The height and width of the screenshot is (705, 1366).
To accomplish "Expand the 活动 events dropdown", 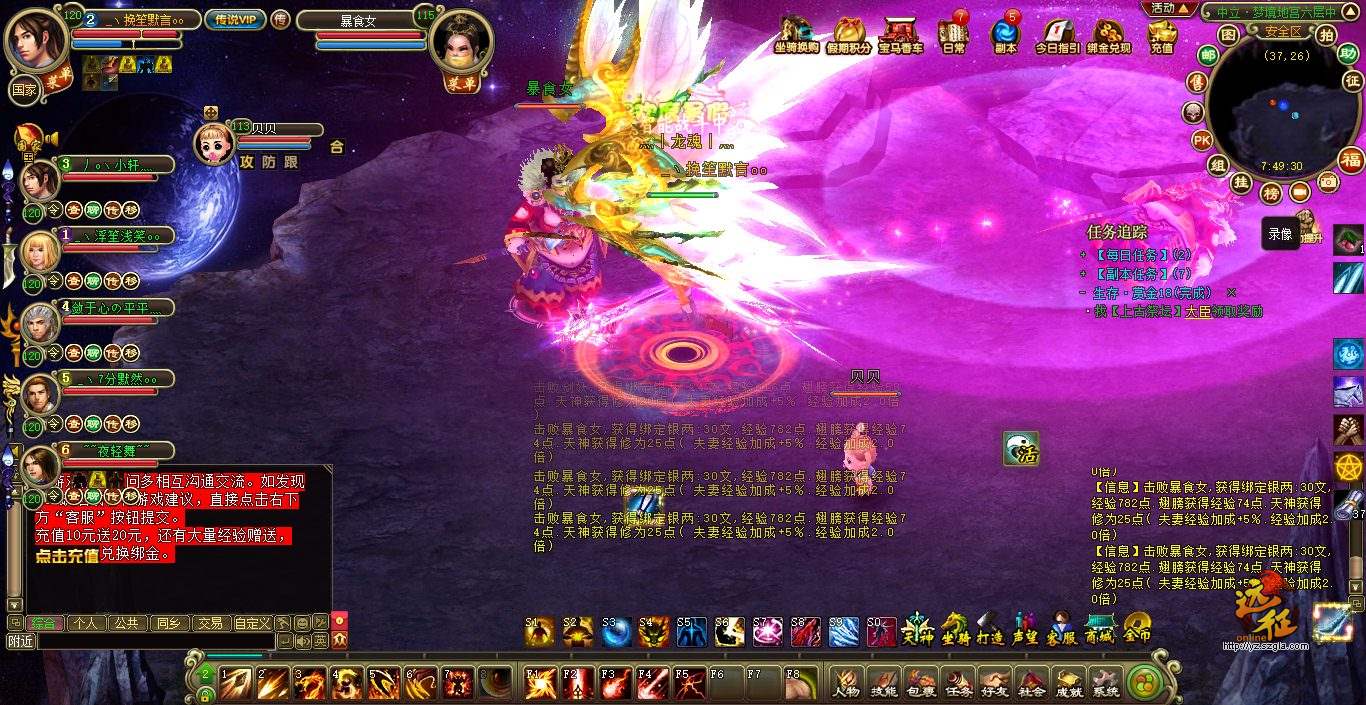I will pyautogui.click(x=1168, y=8).
